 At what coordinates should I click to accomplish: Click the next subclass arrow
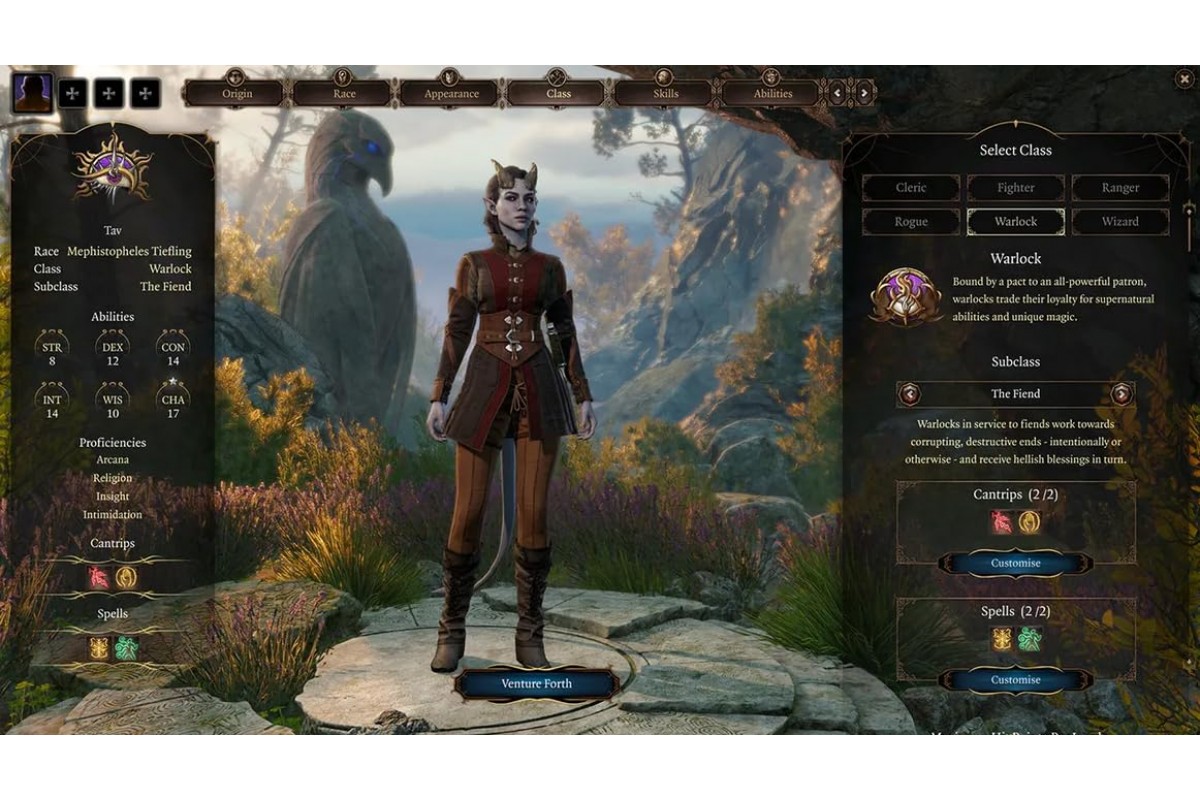[1122, 394]
